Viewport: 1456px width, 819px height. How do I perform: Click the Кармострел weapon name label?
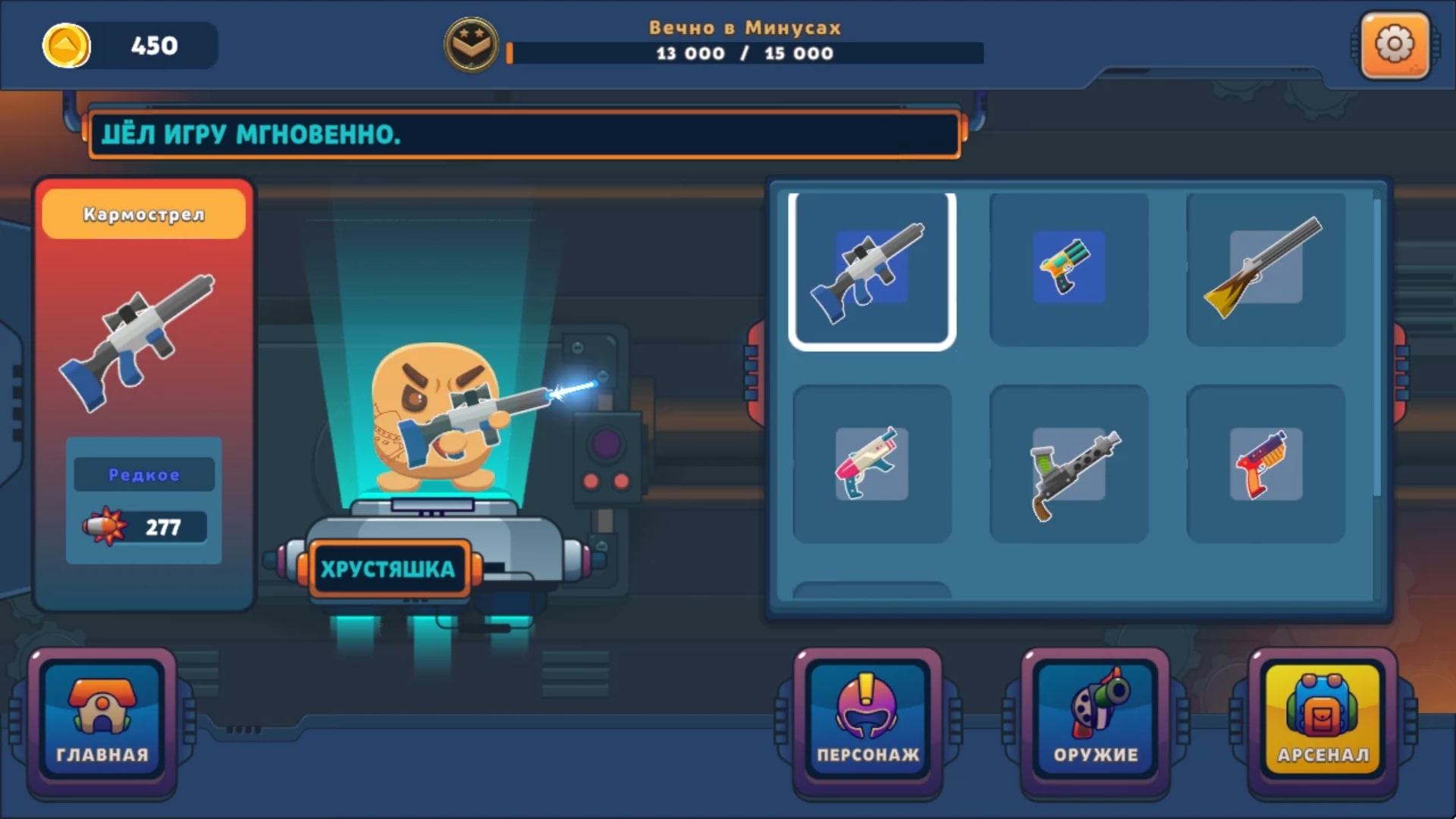point(144,215)
